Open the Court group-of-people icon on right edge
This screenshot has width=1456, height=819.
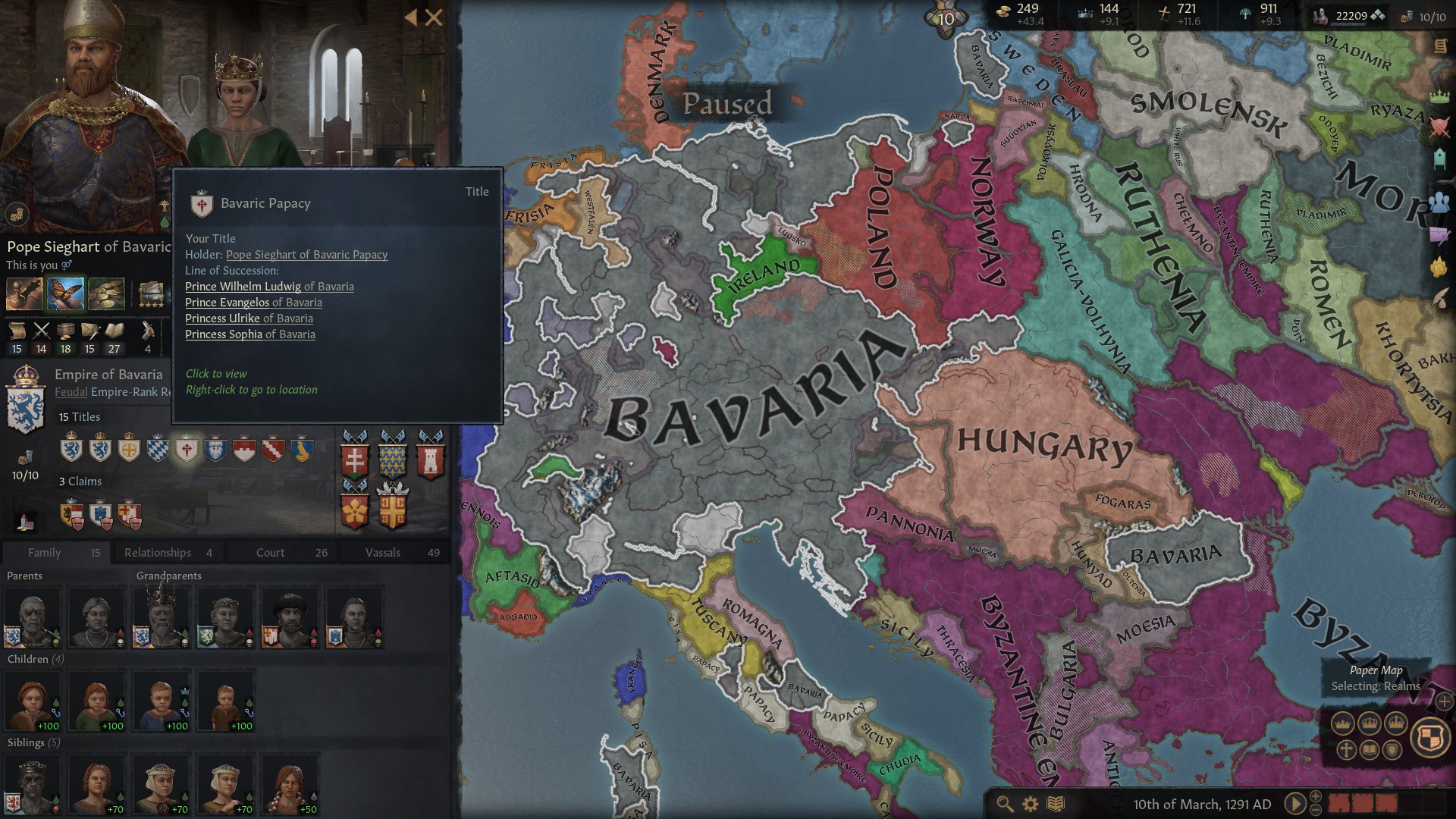click(x=1440, y=201)
